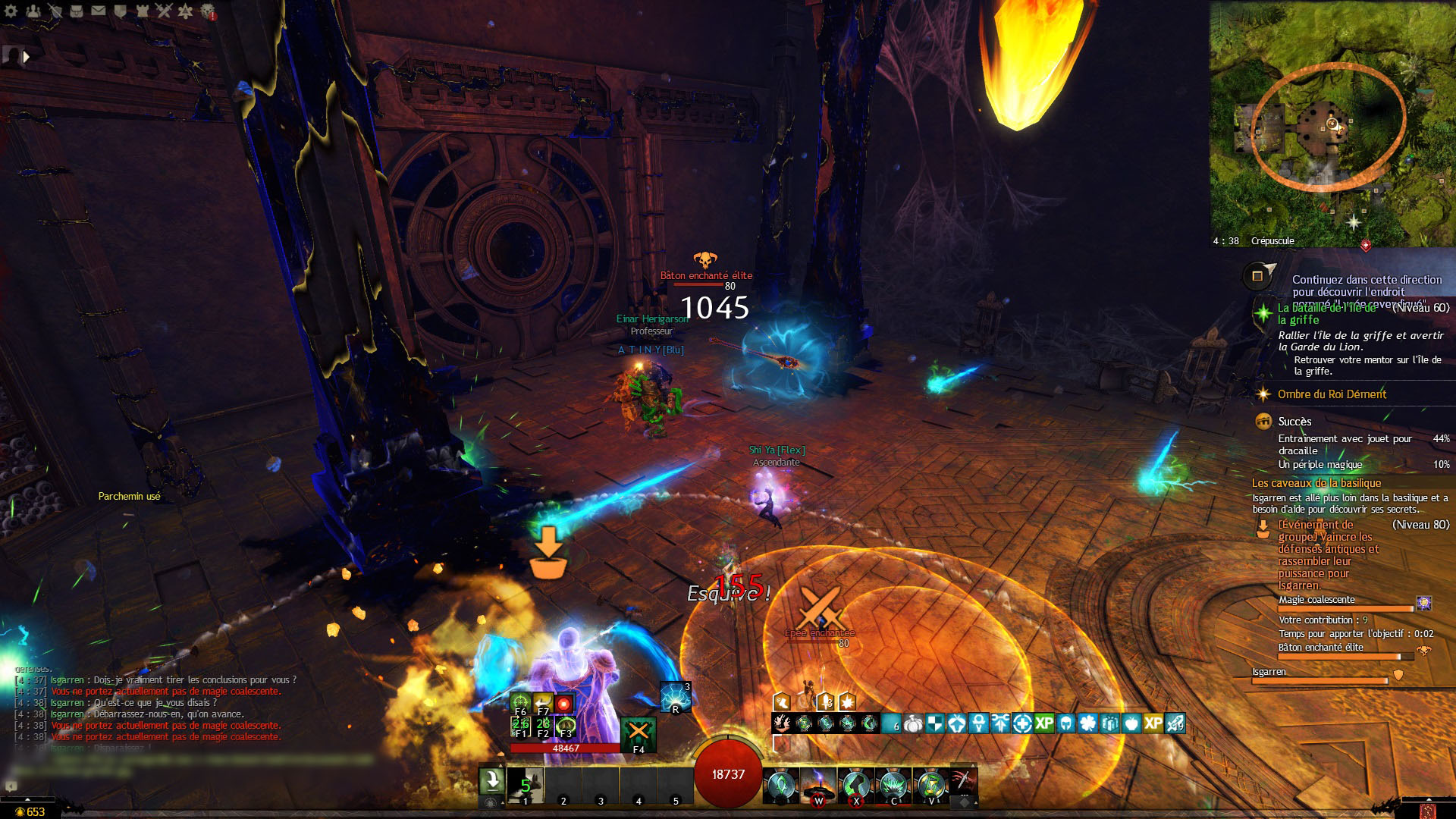The height and width of the screenshot is (819, 1456).
Task: Expand the party portrait arrow
Action: (27, 56)
